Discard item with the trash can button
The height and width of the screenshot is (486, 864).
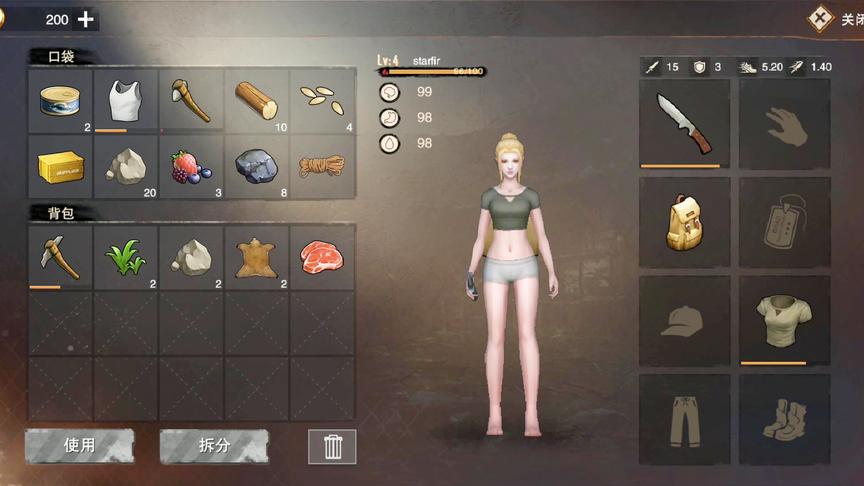point(332,446)
